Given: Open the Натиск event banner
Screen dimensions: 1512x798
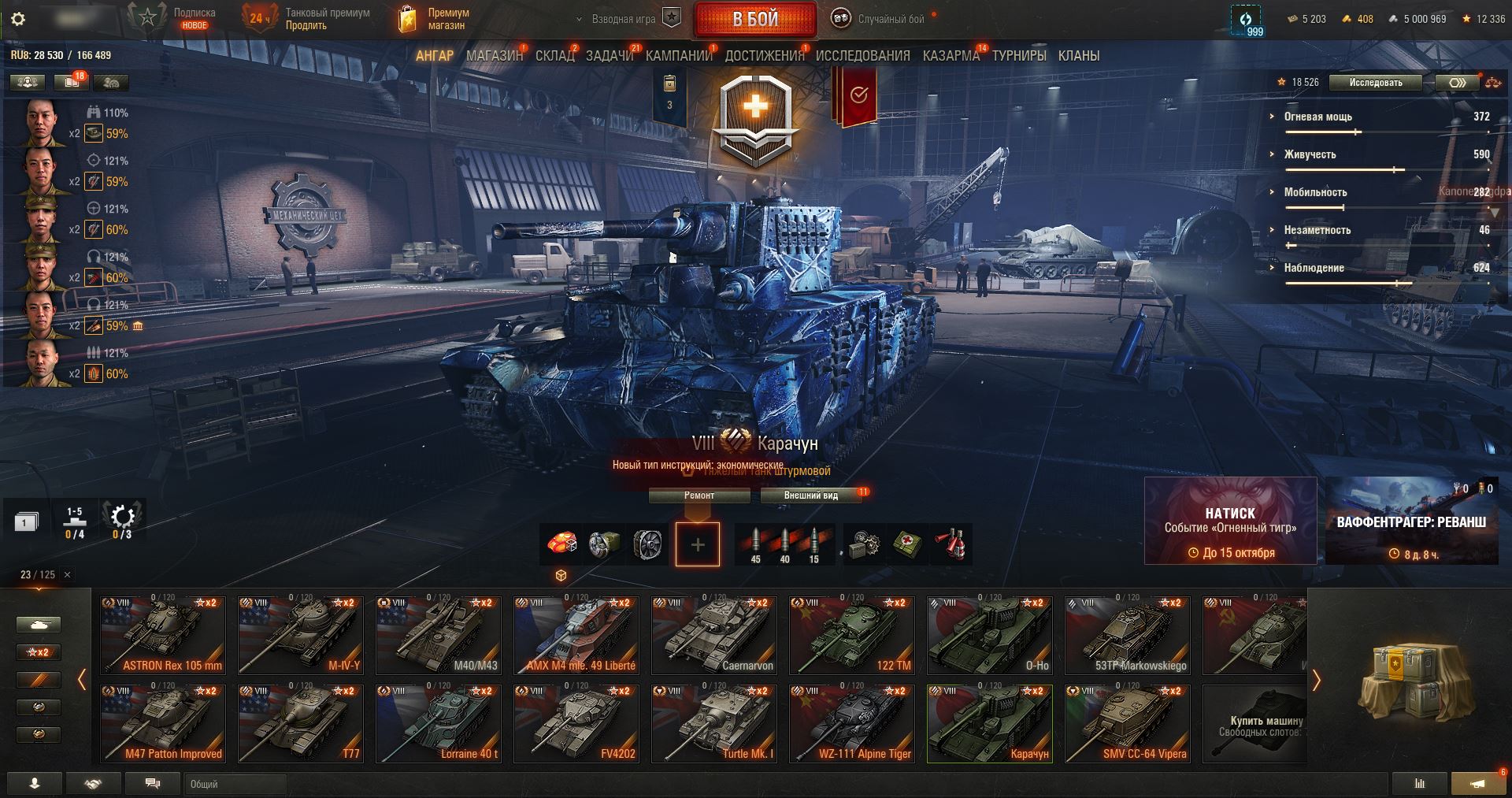Looking at the screenshot, I should coord(1229,521).
